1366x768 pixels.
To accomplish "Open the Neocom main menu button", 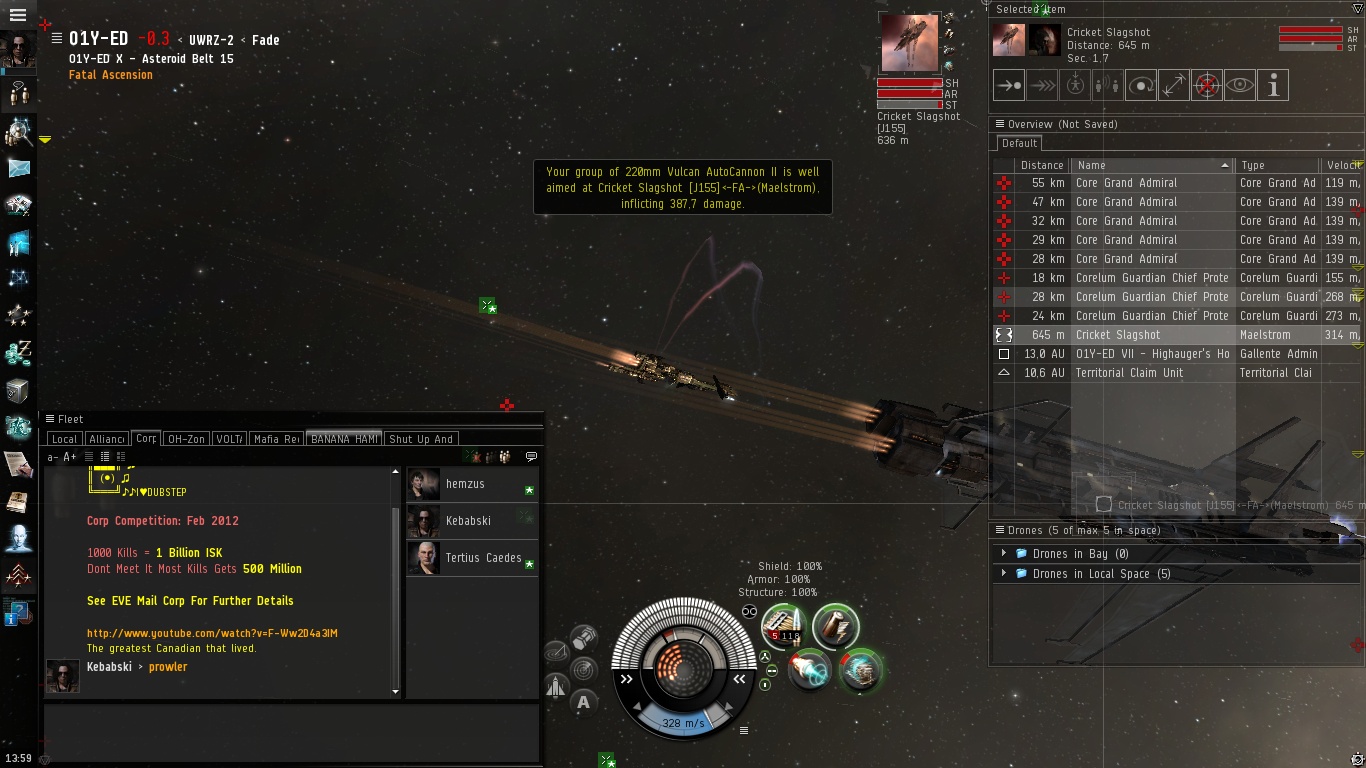I will tap(17, 15).
